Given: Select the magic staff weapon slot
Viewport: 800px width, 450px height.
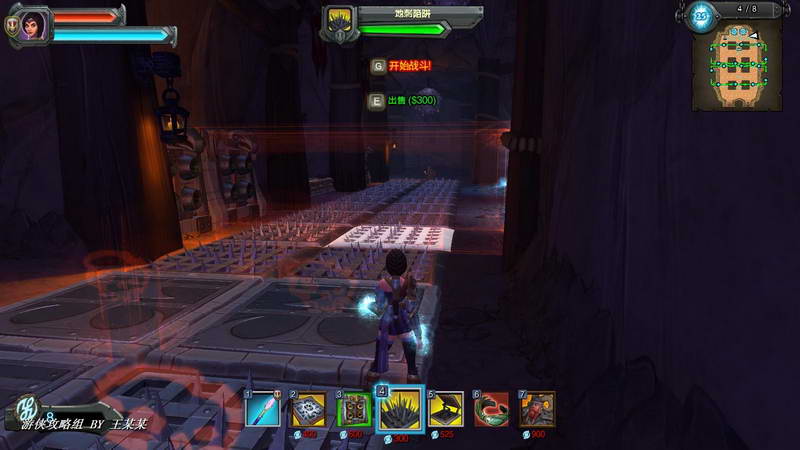Looking at the screenshot, I should [x=265, y=410].
